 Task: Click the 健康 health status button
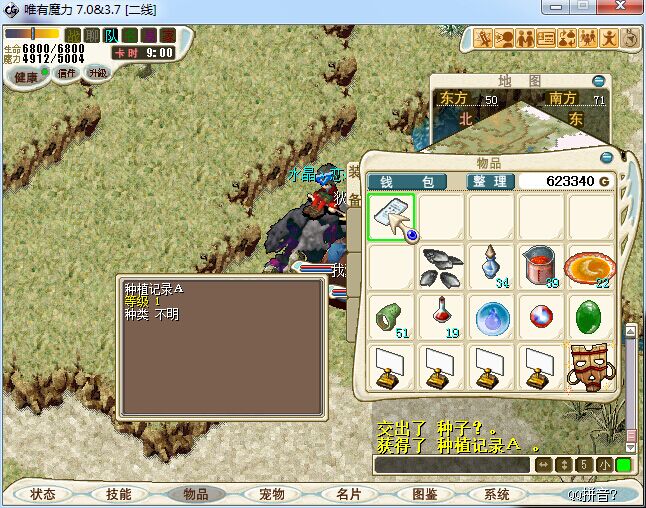tap(25, 76)
